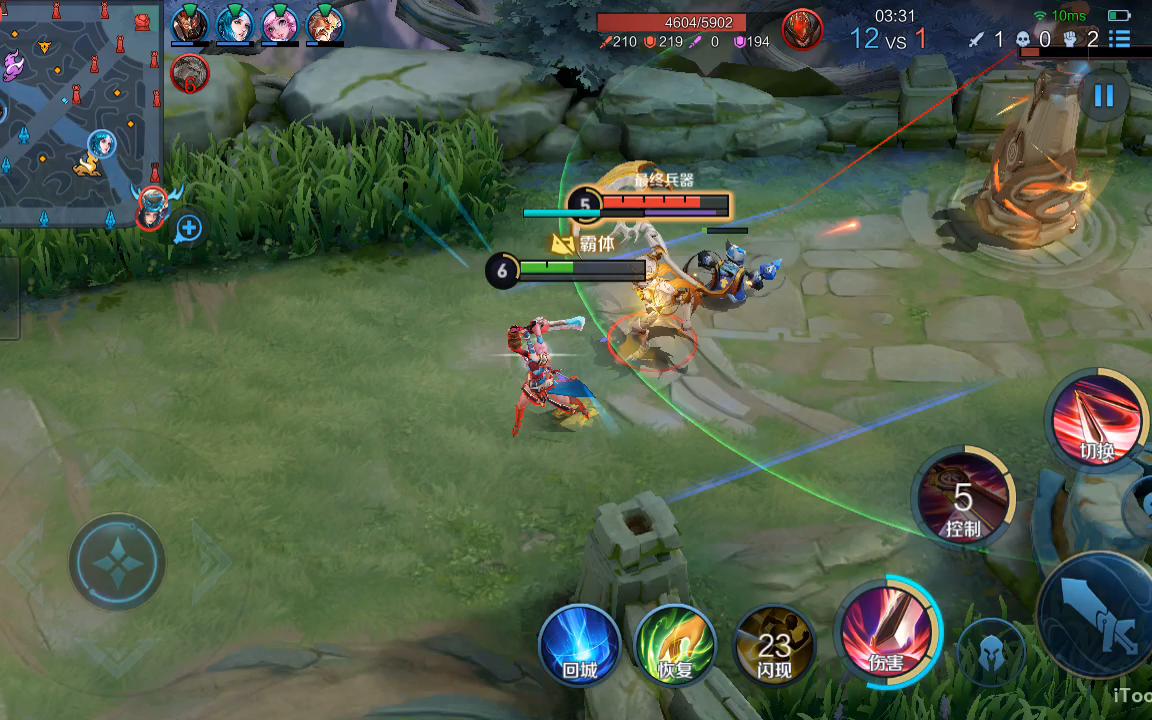This screenshot has height=720, width=1152.
Task: Choose the fourth orange-haired teammate portrait
Action: [x=325, y=23]
